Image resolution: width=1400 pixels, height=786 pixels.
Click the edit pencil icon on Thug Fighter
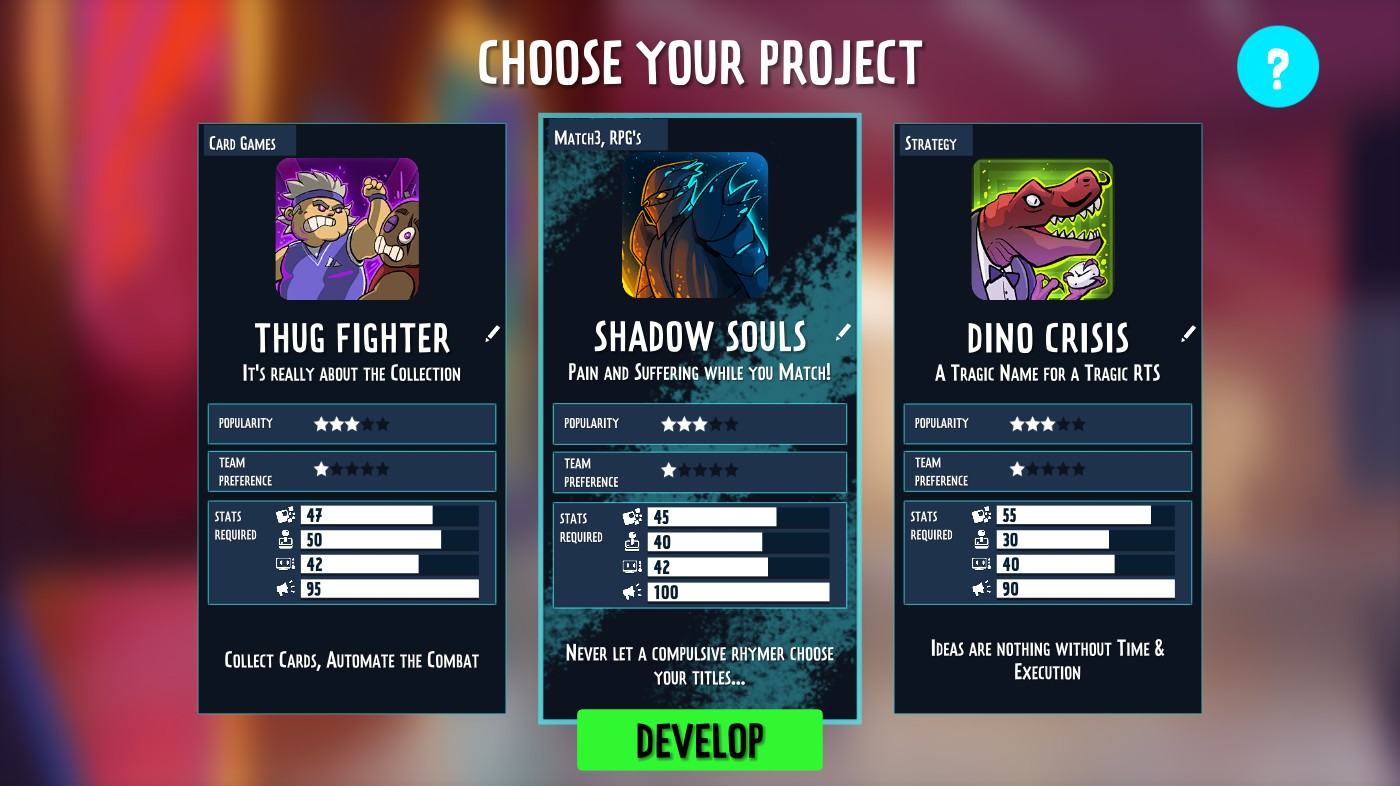[x=492, y=334]
